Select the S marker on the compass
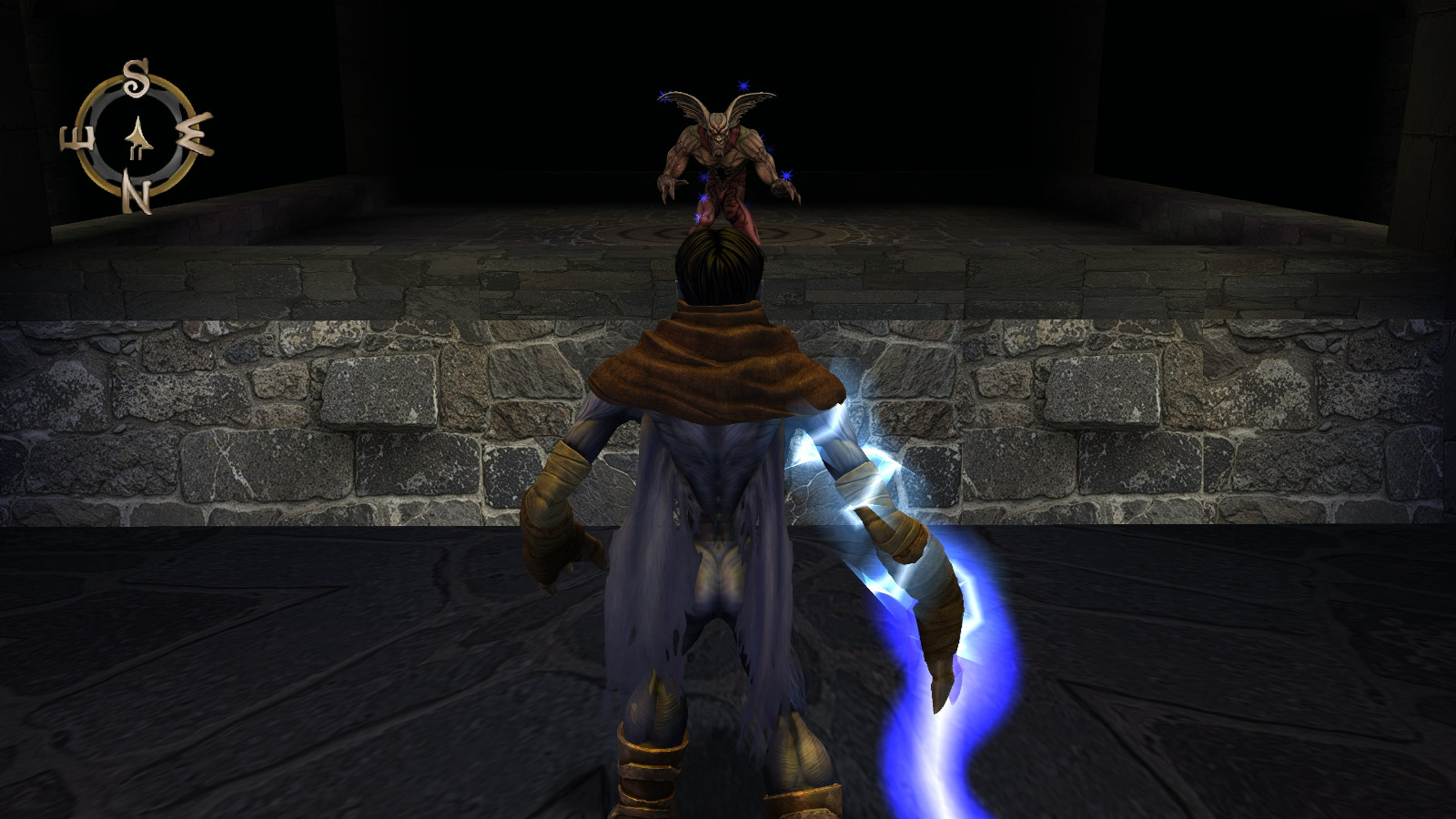Viewport: 1456px width, 819px height. pos(136,77)
